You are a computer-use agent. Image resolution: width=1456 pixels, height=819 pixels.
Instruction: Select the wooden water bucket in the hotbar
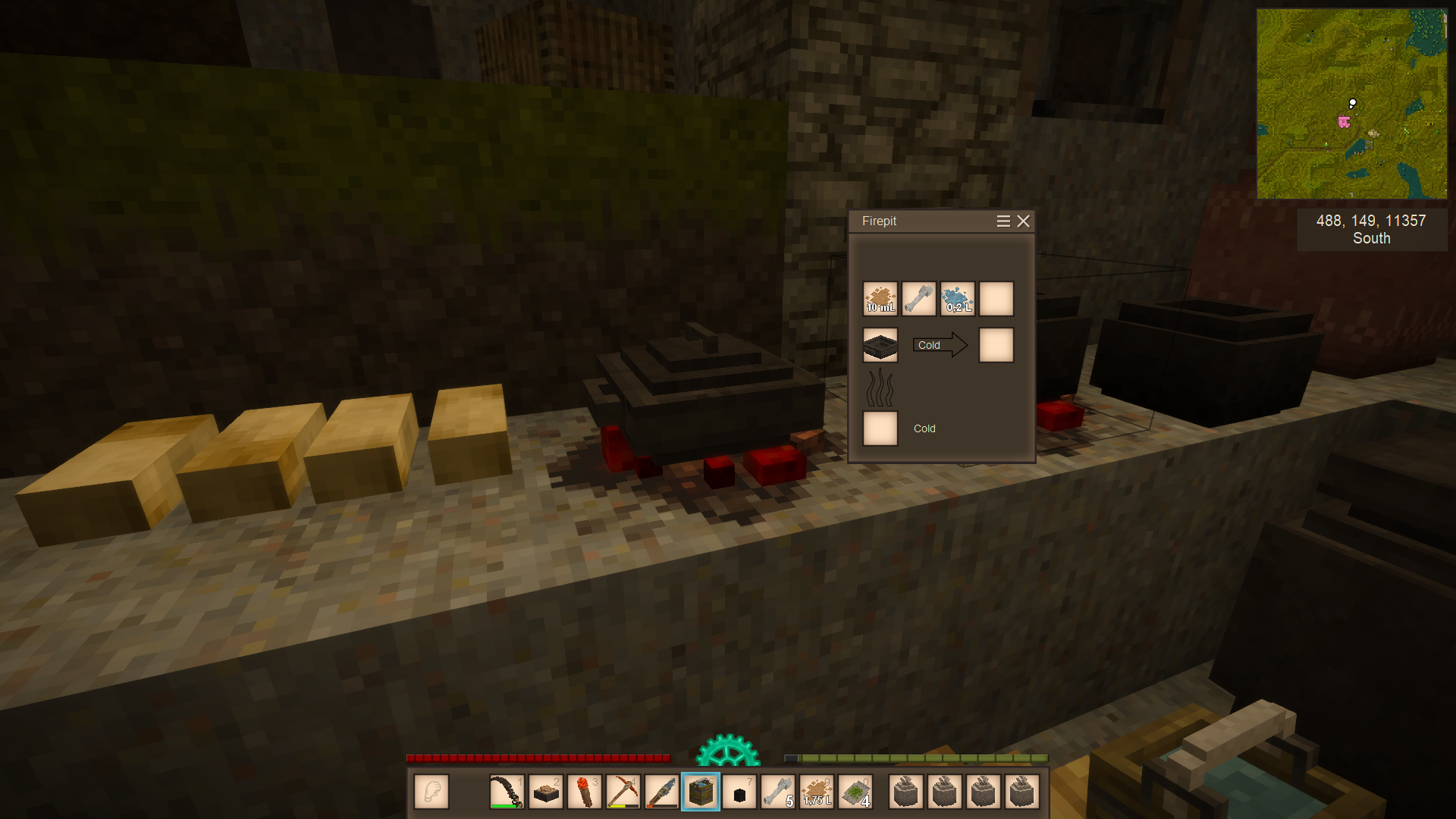click(700, 792)
